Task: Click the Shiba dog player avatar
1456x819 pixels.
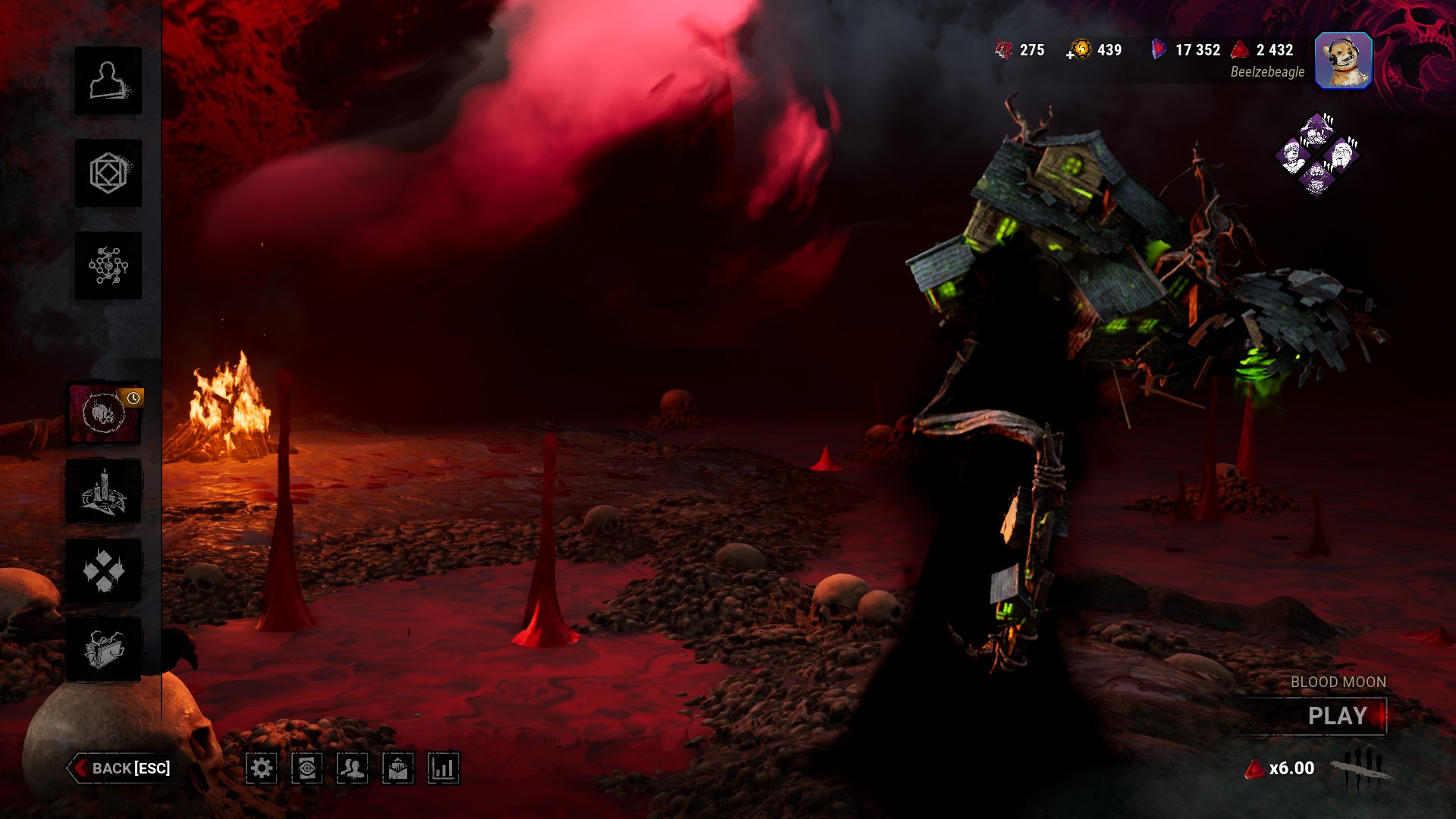Action: pyautogui.click(x=1343, y=61)
